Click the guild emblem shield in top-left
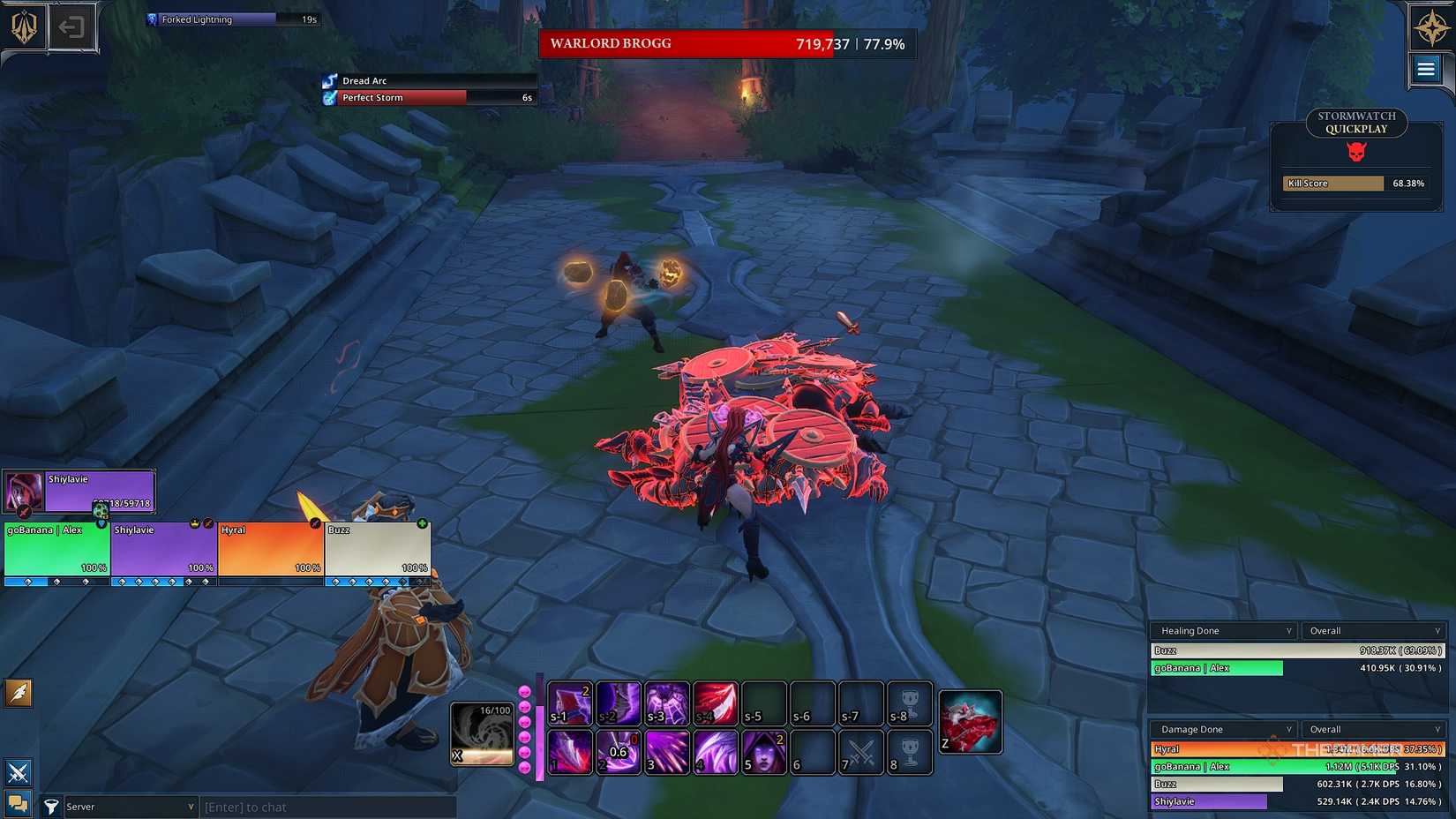The height and width of the screenshot is (819, 1456). pos(22,26)
